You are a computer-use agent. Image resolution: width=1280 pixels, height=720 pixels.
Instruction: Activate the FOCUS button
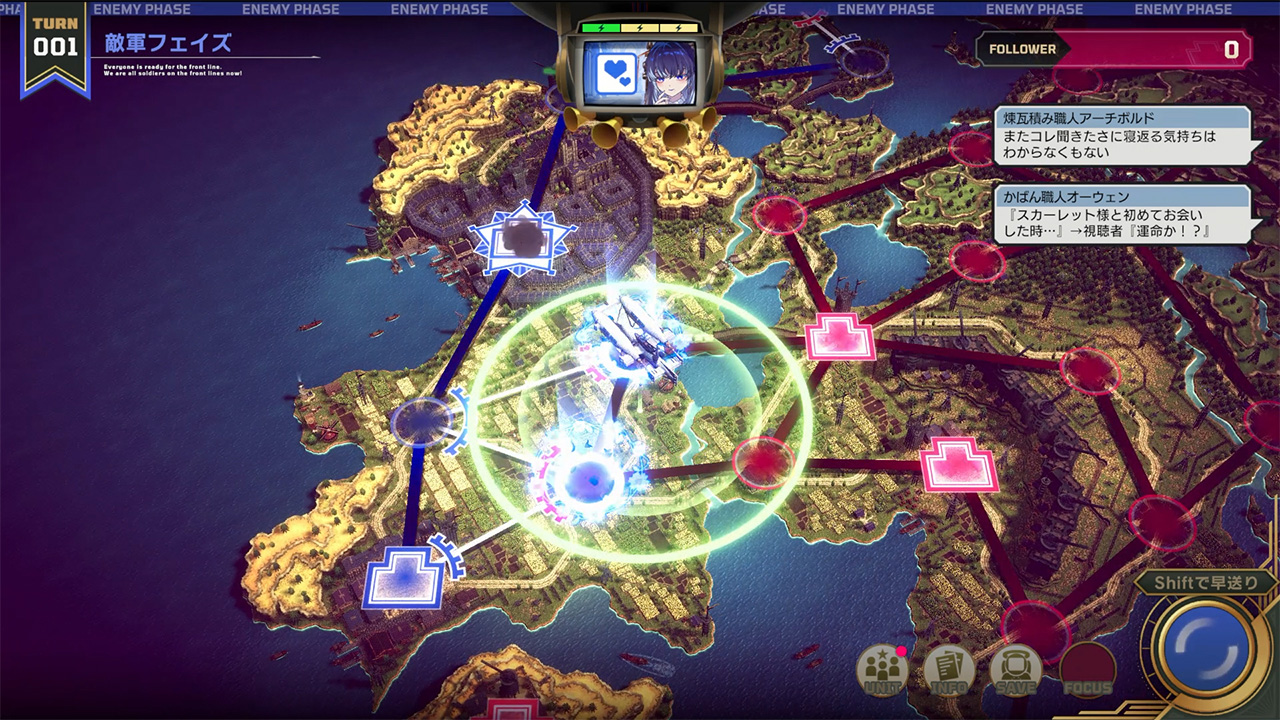[1088, 670]
